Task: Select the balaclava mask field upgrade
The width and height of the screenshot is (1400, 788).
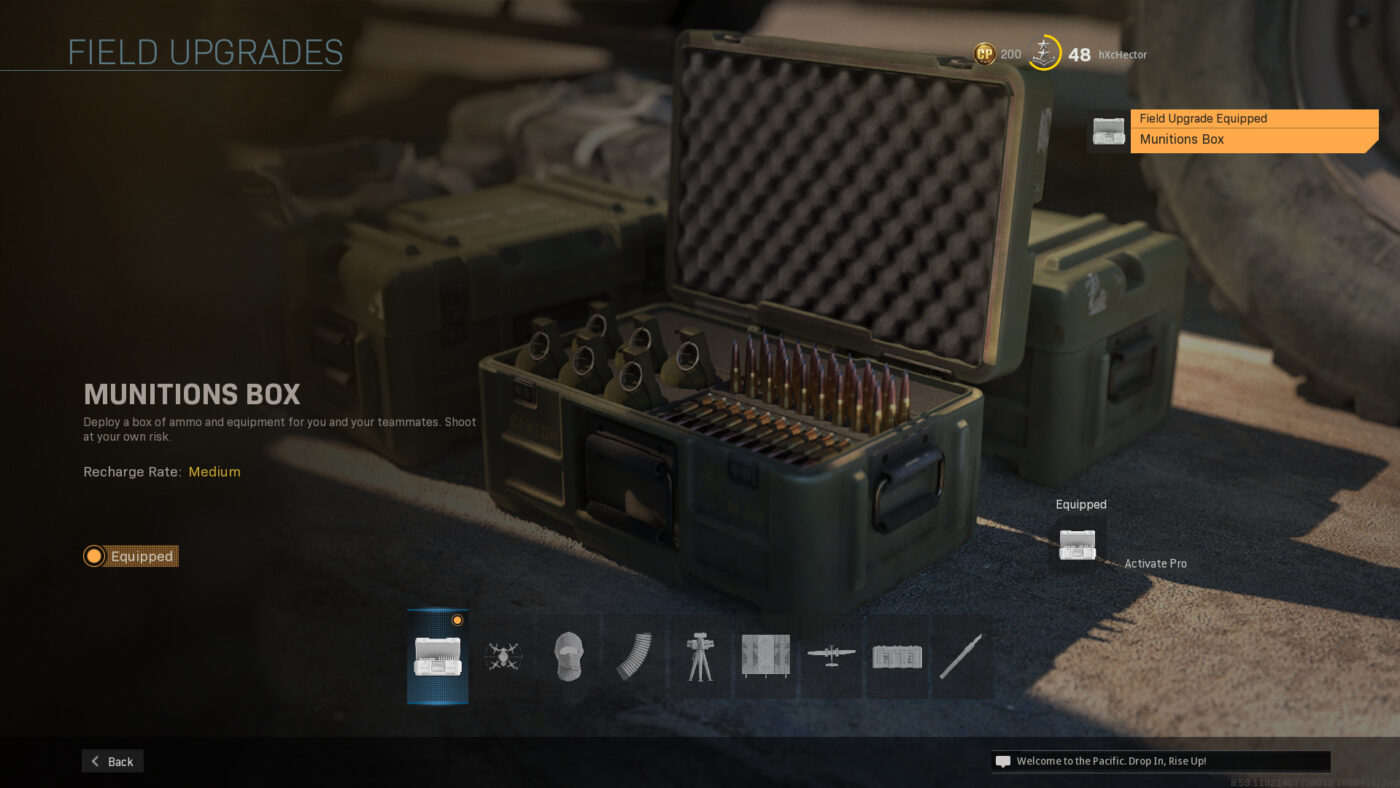Action: (x=568, y=657)
